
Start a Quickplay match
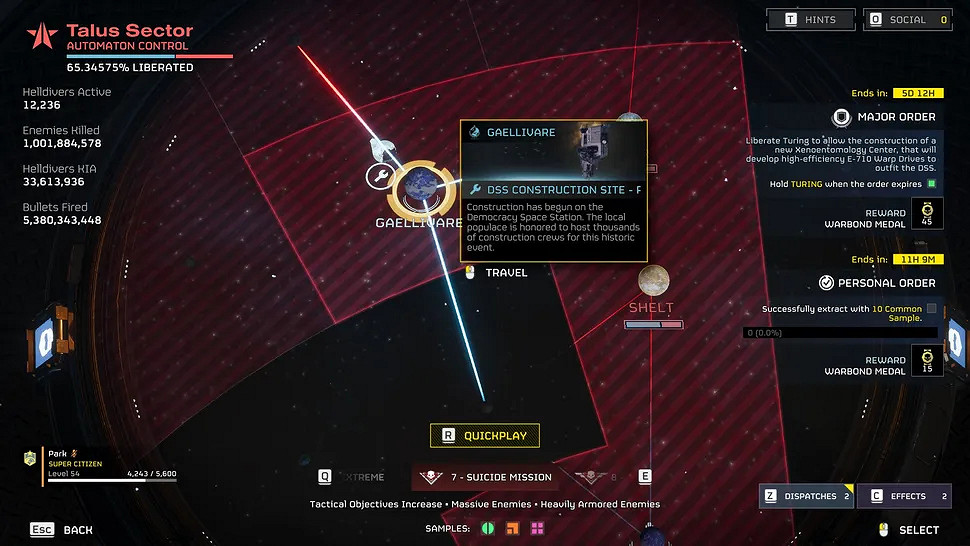pos(485,435)
